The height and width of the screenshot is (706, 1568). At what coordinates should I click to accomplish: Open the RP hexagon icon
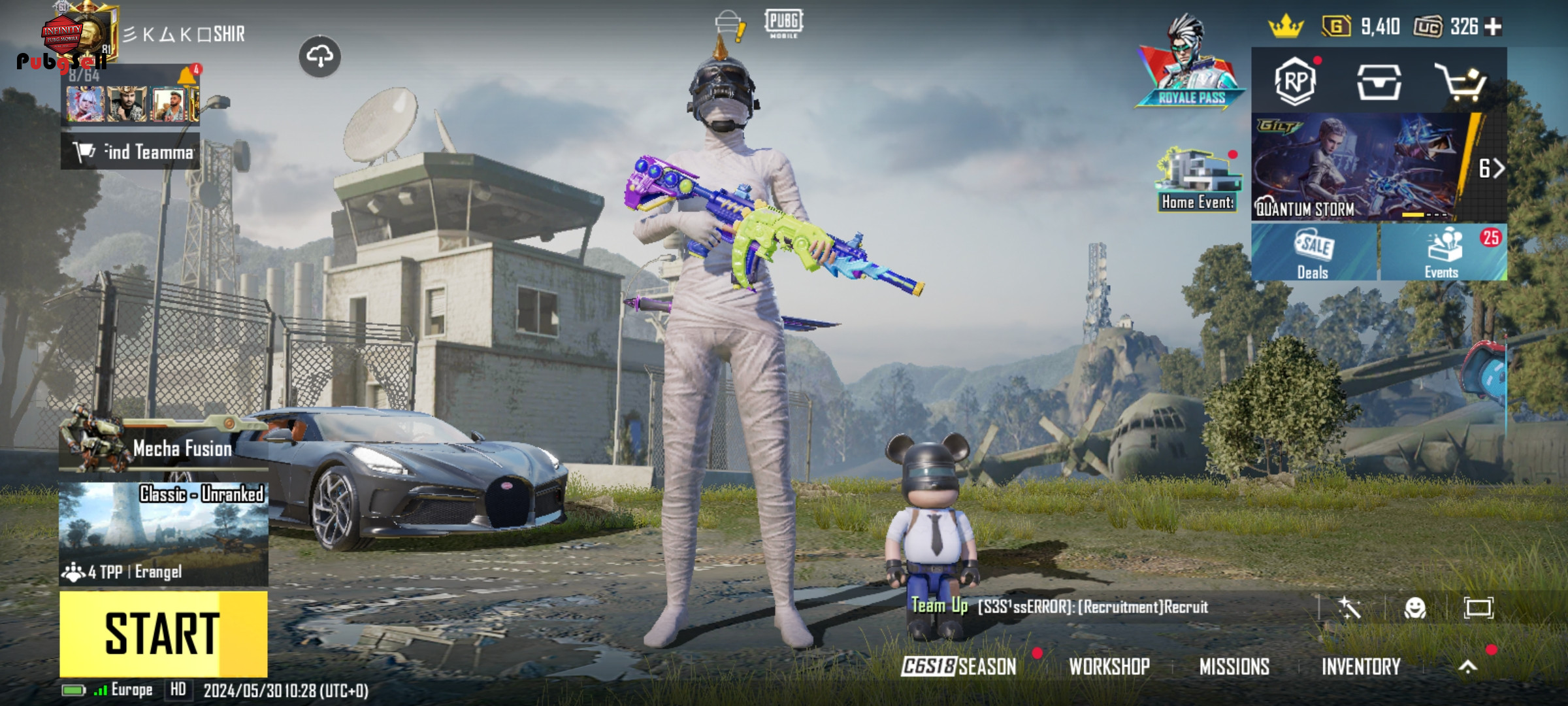point(1295,82)
